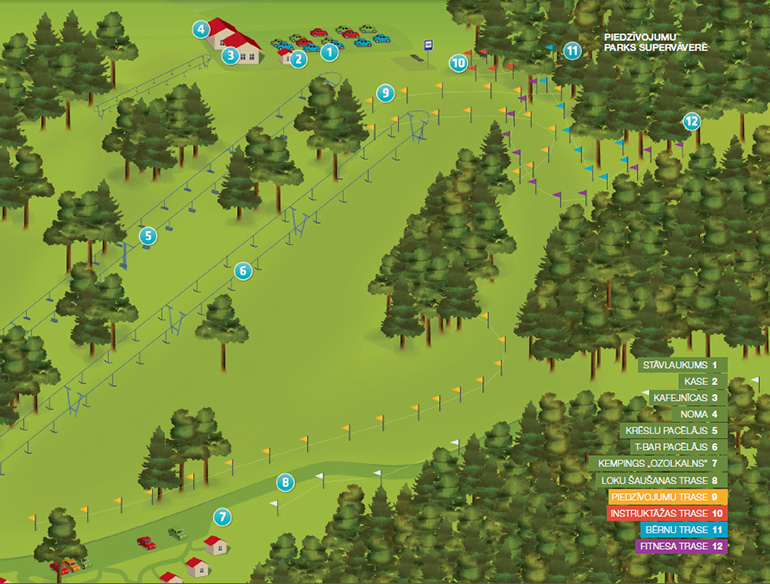
Task: Select T-bar lift map marker number 6
Action: [242, 270]
